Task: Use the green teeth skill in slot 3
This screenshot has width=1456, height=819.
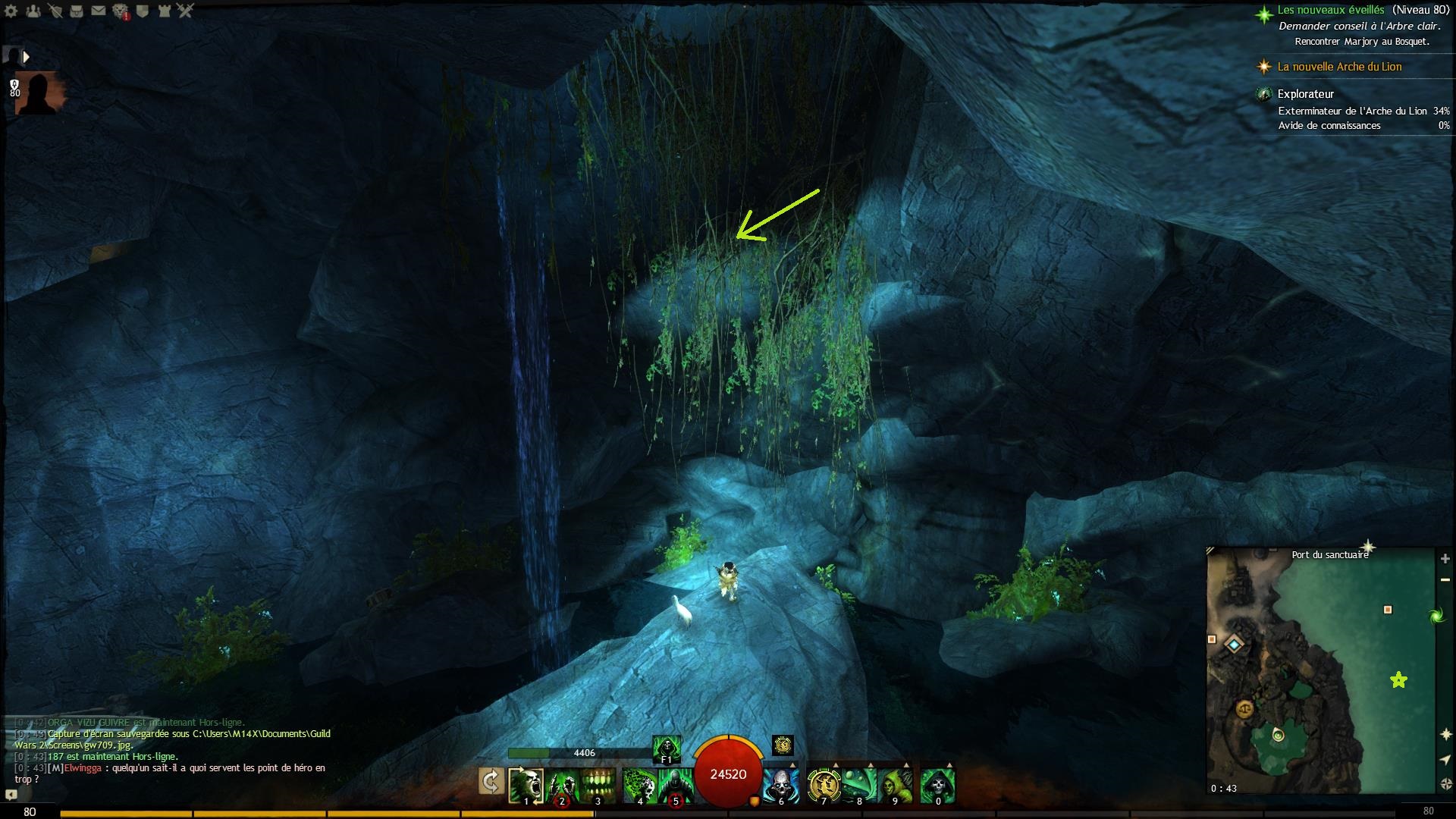Action: pyautogui.click(x=598, y=785)
